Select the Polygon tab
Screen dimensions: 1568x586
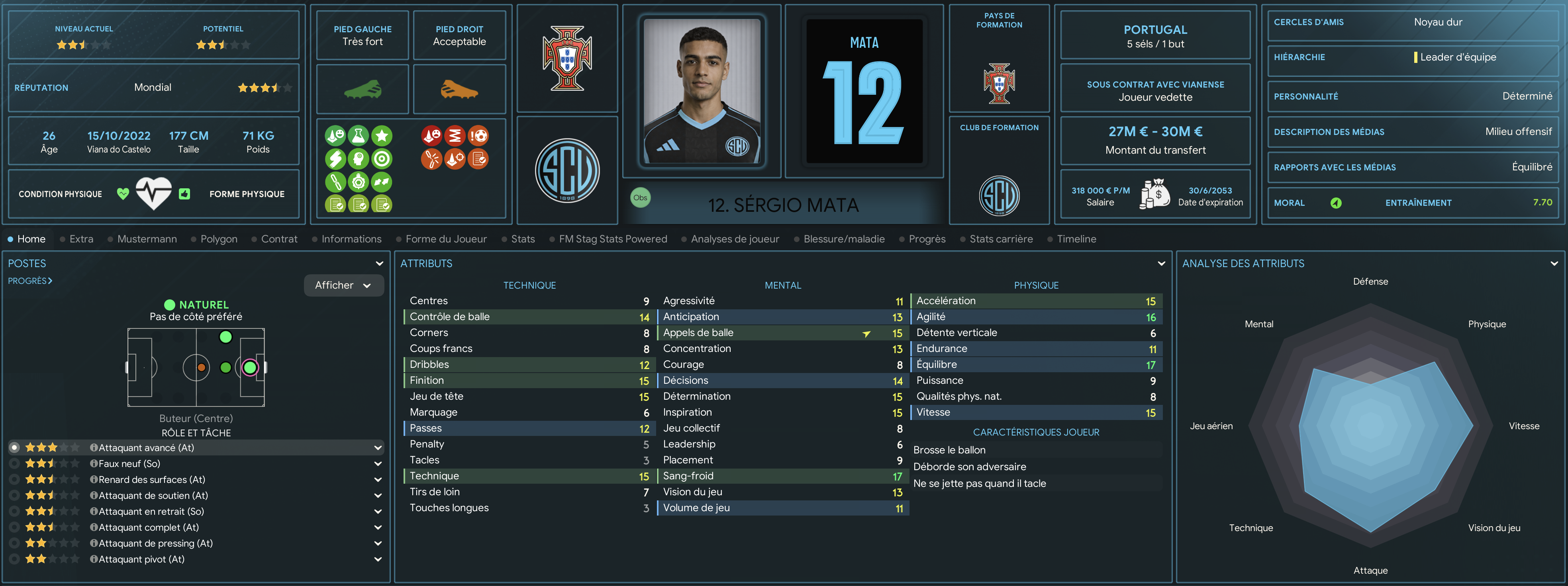pos(219,239)
